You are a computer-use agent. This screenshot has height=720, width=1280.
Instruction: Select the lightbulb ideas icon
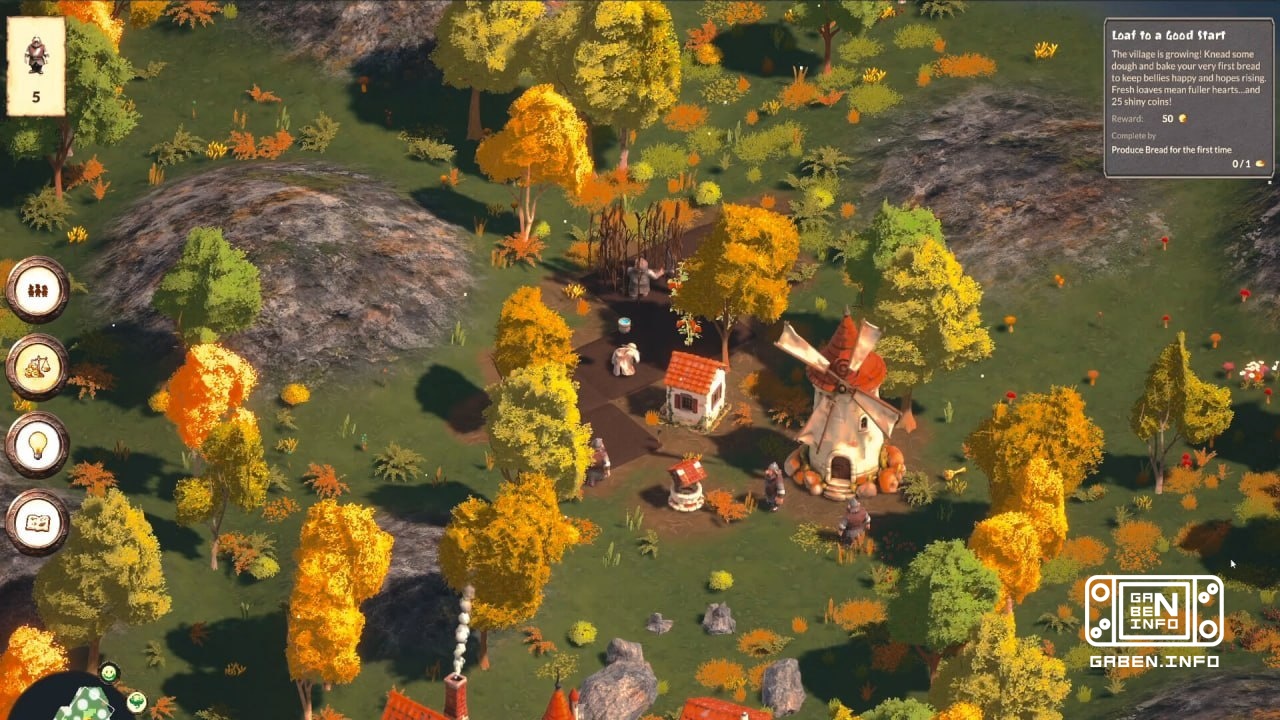pos(37,444)
